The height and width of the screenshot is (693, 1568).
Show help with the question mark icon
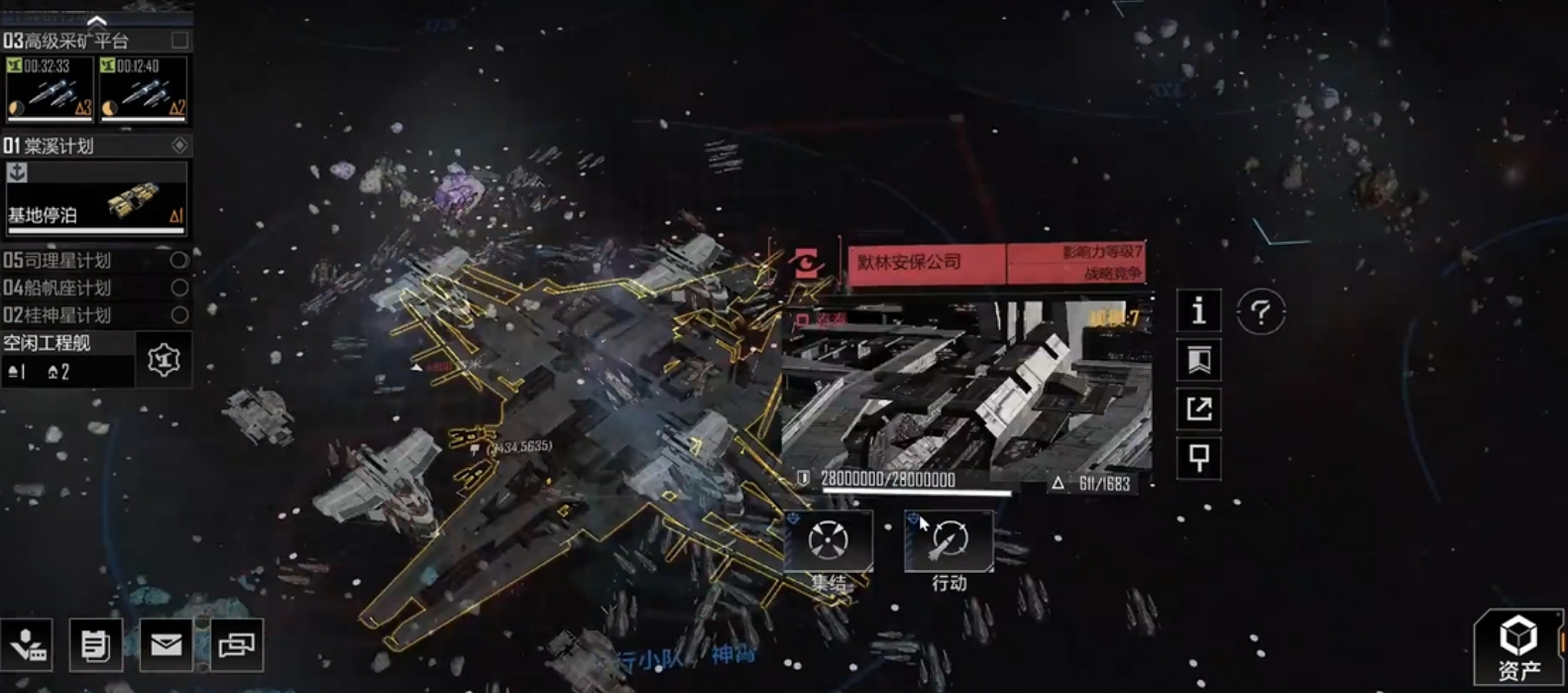(1261, 313)
